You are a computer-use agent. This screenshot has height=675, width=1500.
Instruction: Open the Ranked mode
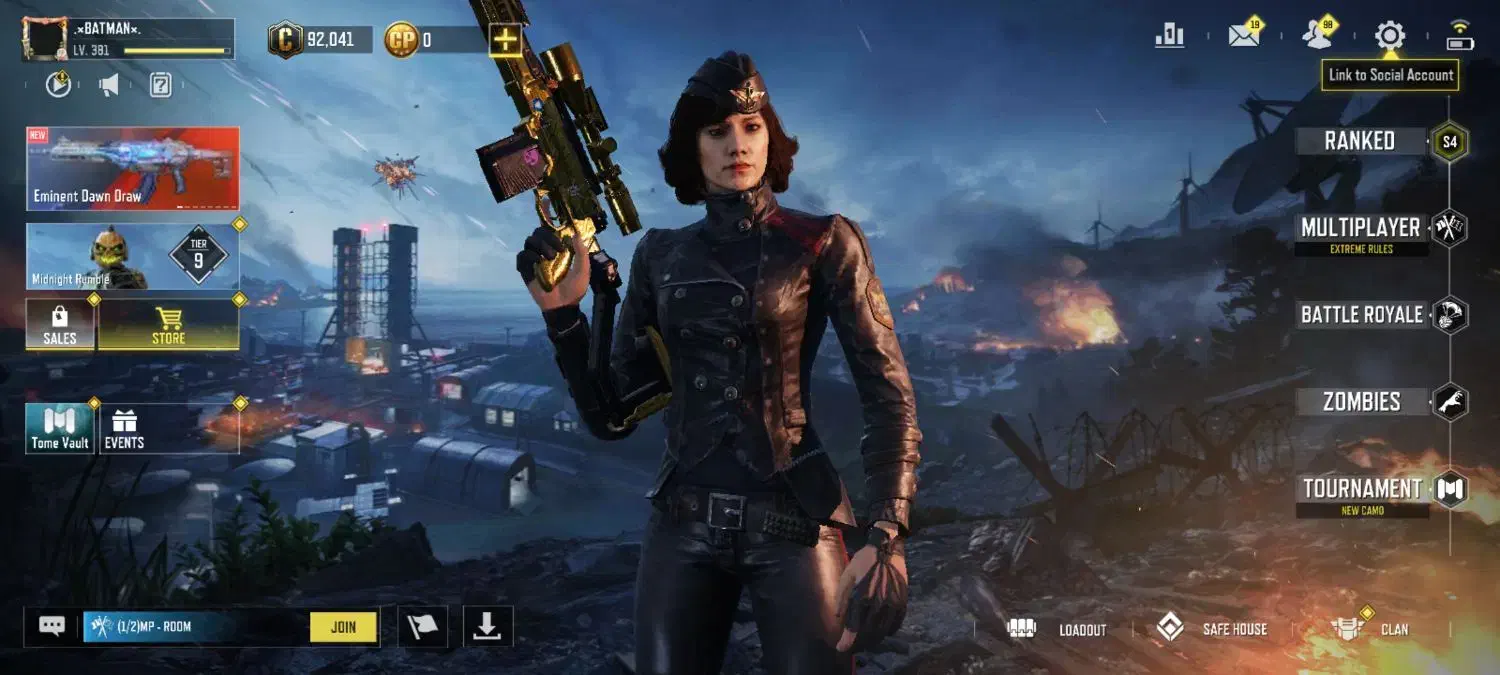click(1360, 141)
